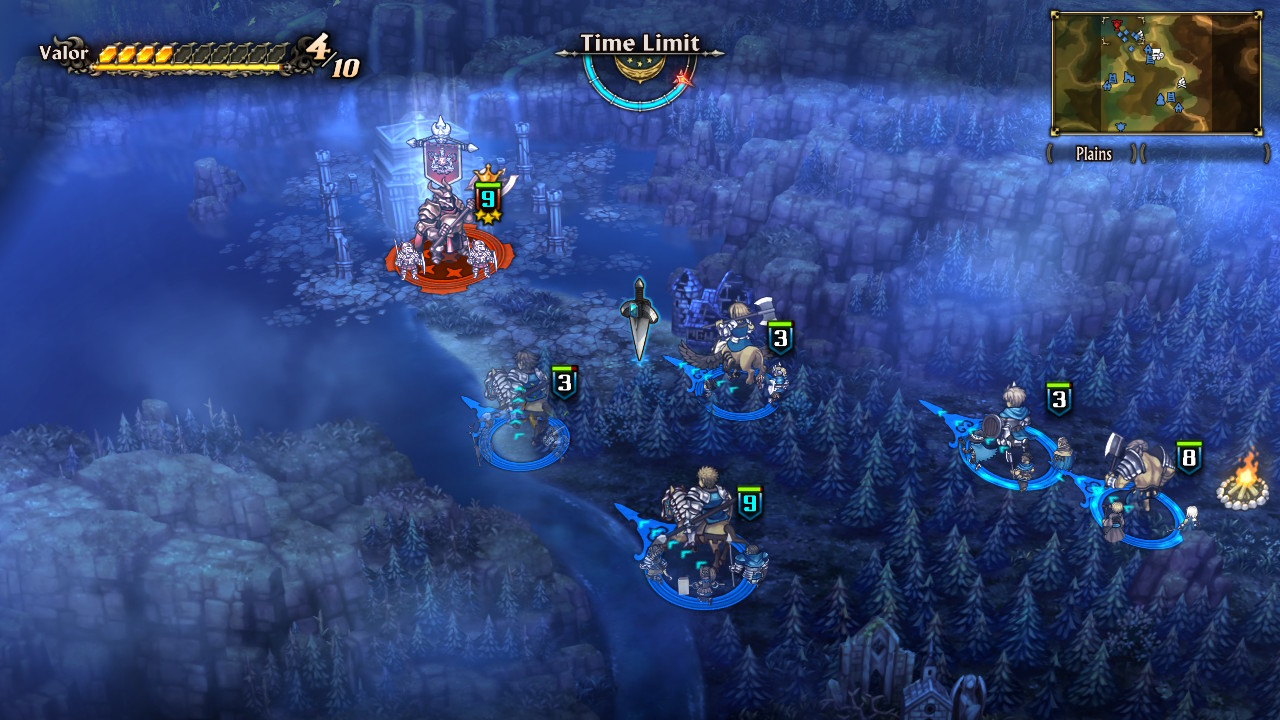Click the white wagon icon on the minimap

(x=1158, y=52)
